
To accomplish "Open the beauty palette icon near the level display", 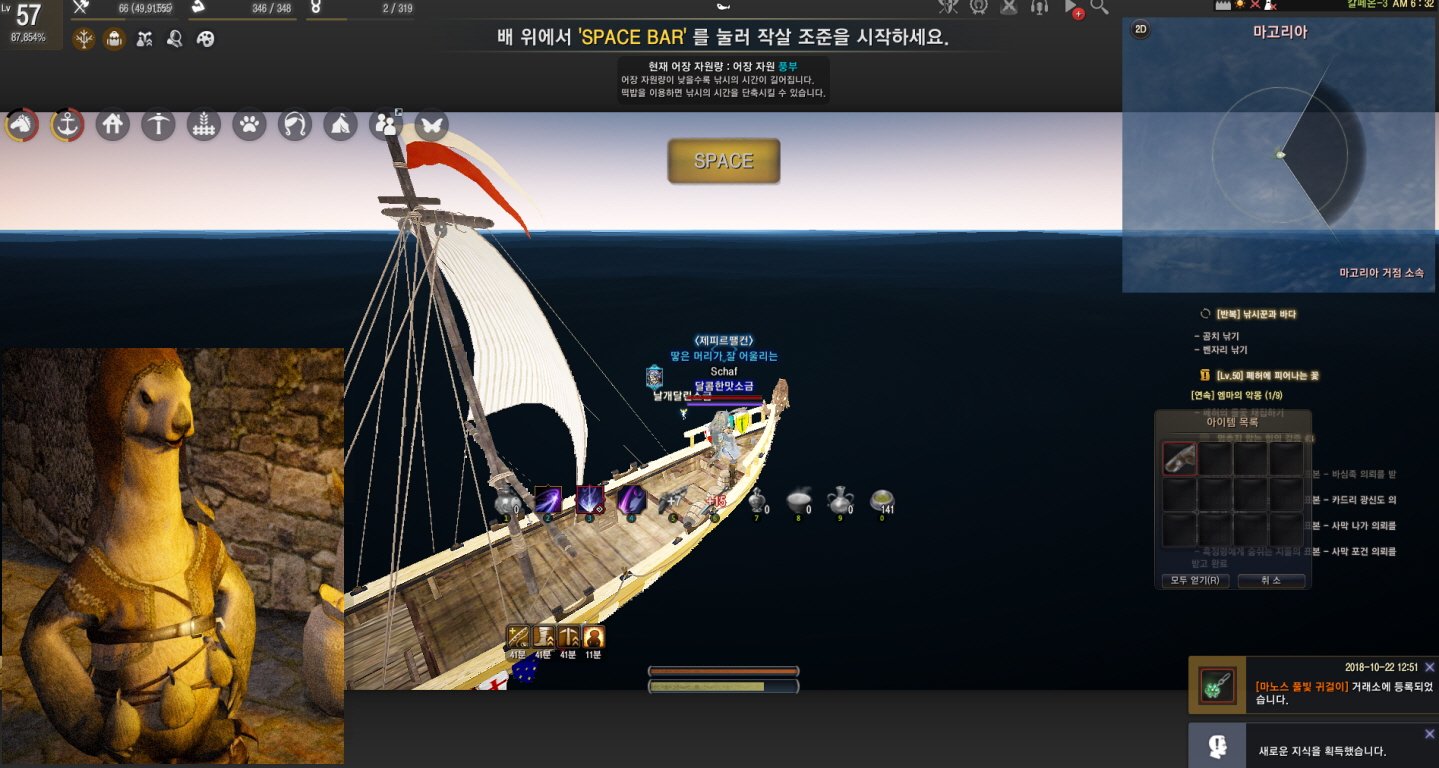I will click(205, 38).
